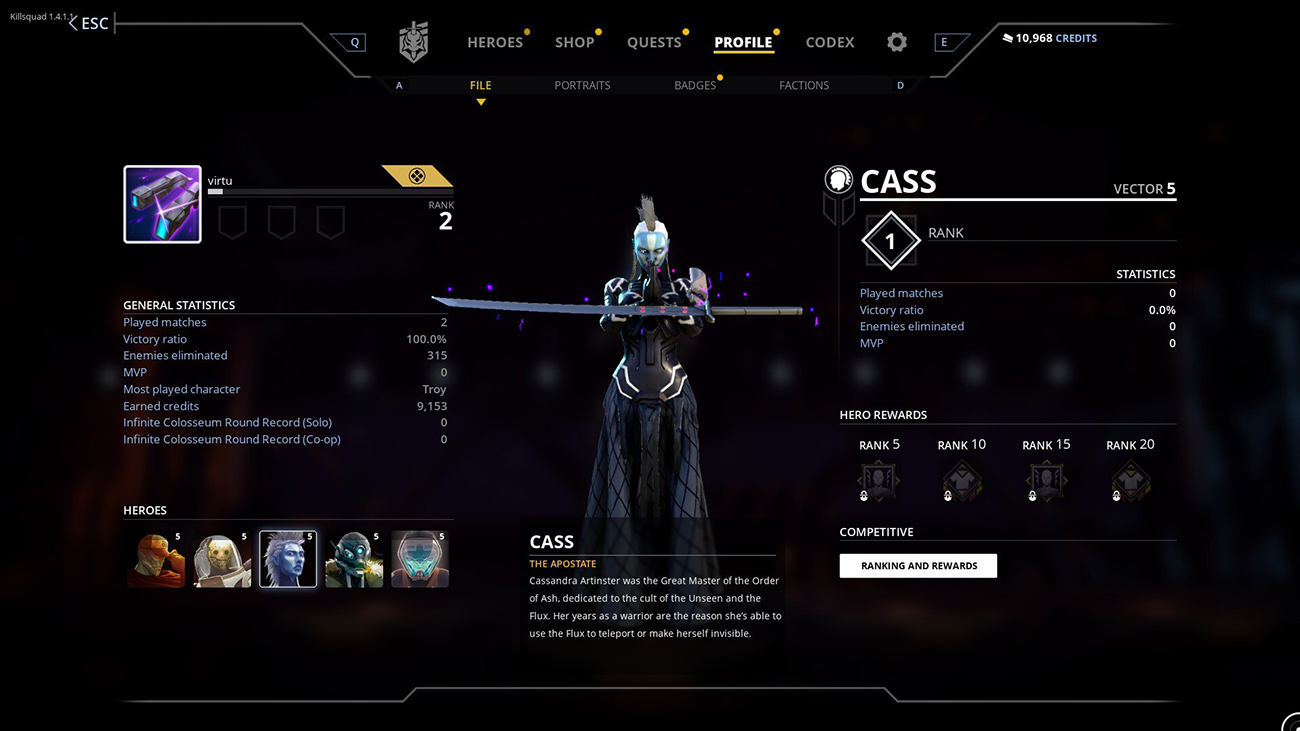Switch to the Portraits tab

[582, 85]
